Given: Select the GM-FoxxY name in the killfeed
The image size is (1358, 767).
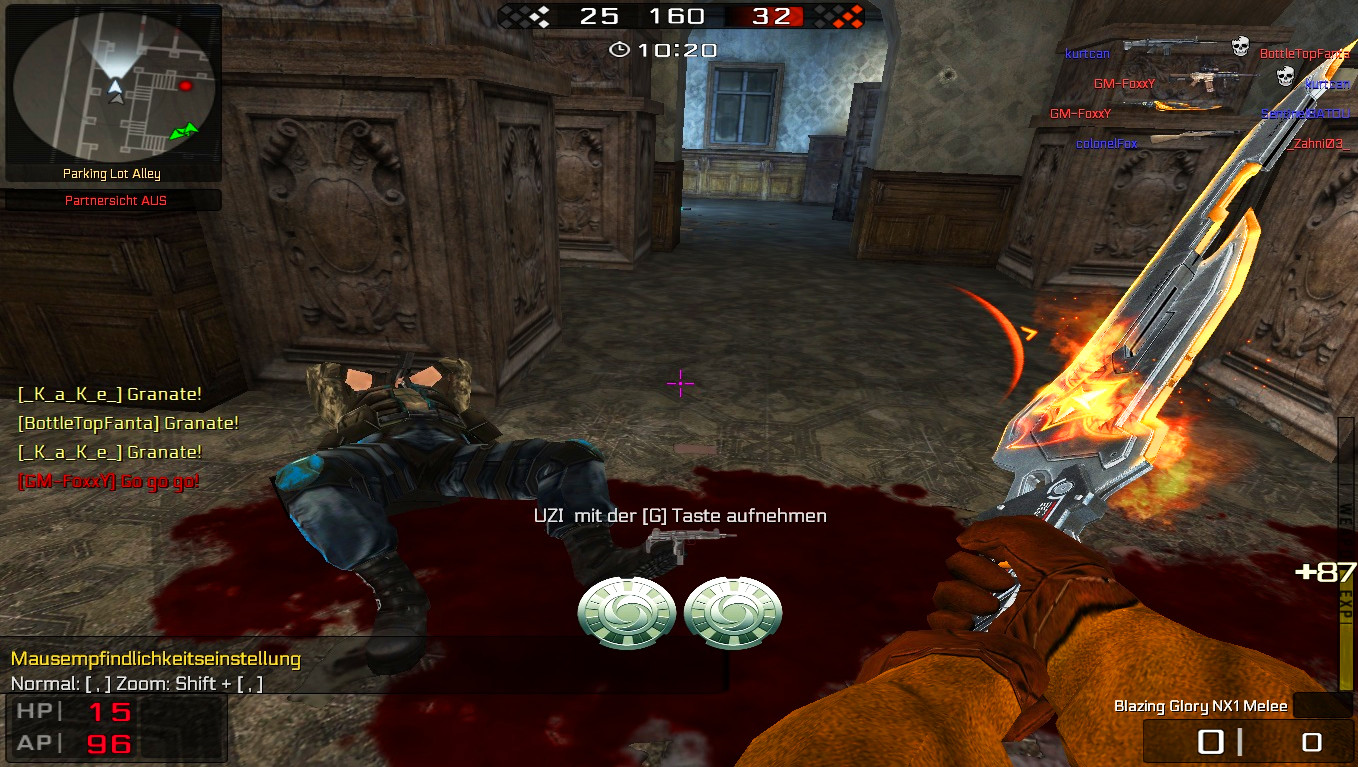Looking at the screenshot, I should click(1122, 84).
